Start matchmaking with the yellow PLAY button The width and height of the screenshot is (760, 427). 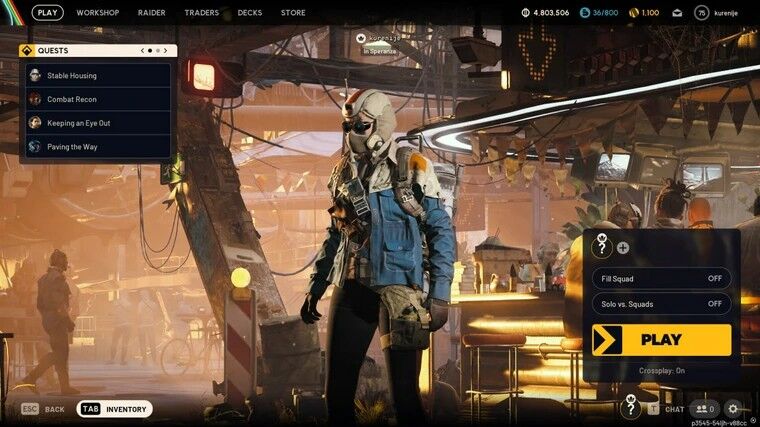click(661, 340)
